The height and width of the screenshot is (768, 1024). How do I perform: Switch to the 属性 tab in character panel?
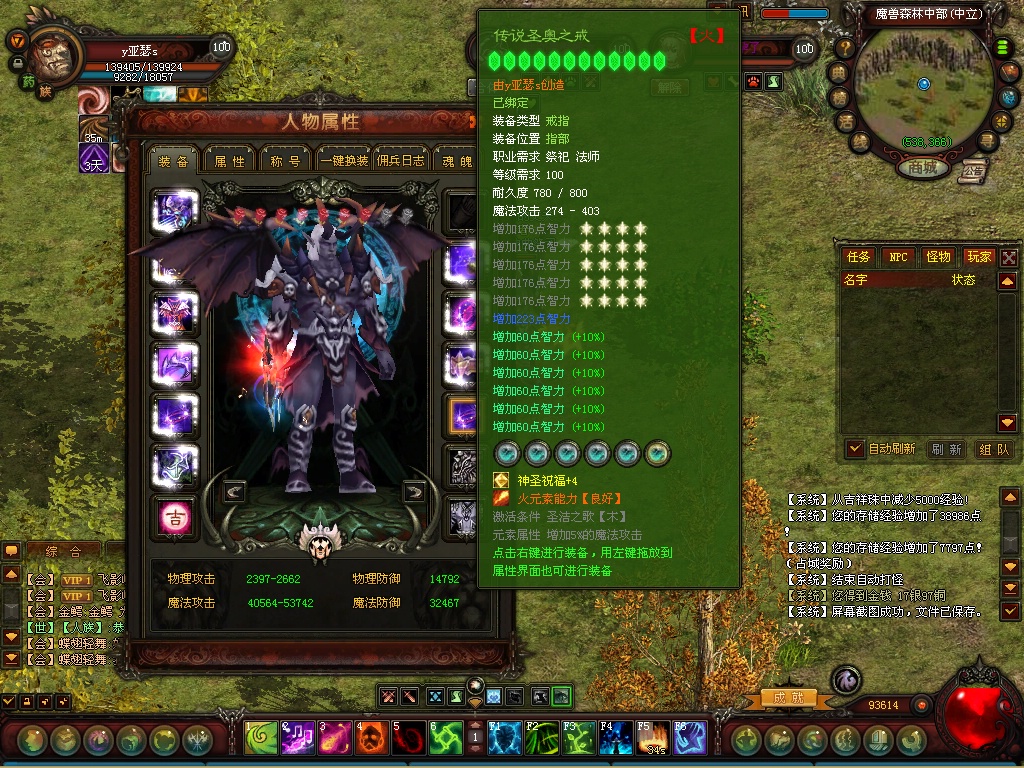(x=230, y=161)
